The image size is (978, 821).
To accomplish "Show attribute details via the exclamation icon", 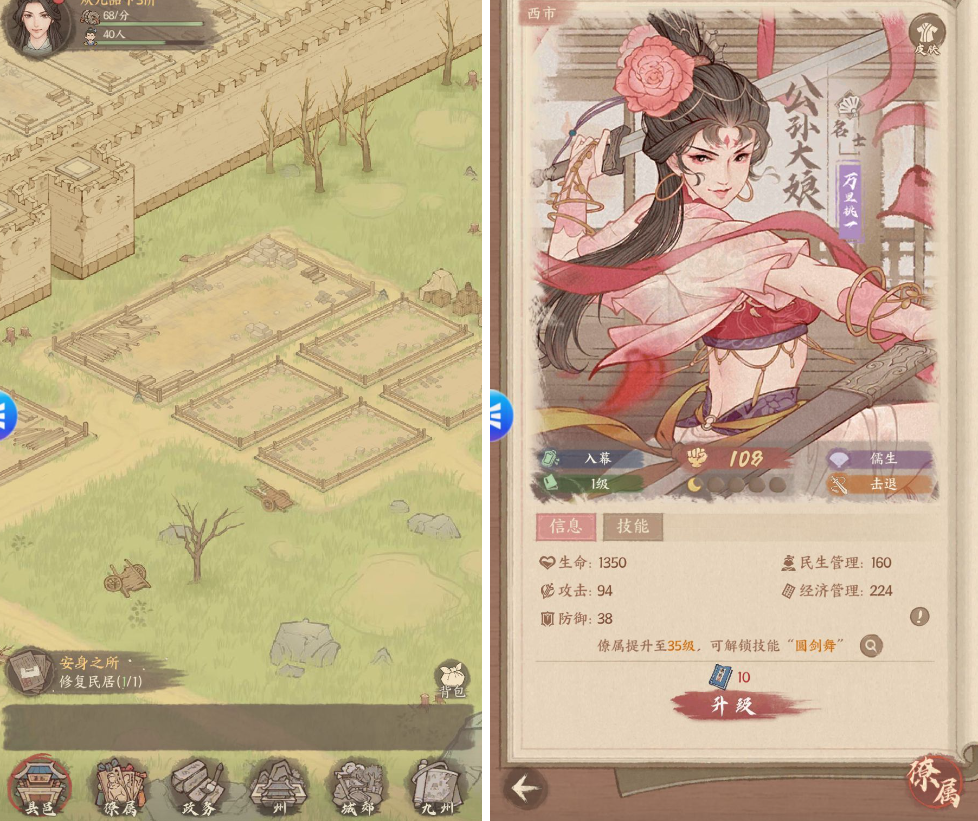I will pyautogui.click(x=919, y=617).
